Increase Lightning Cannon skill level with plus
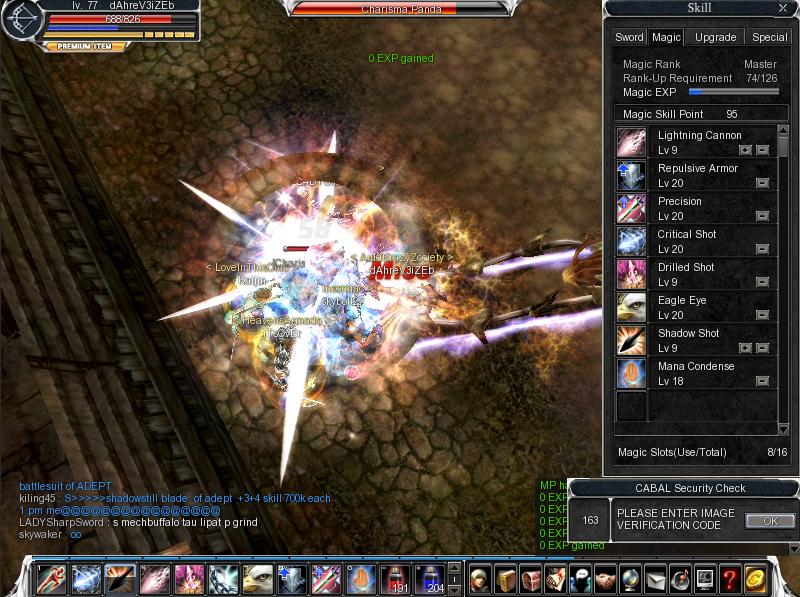 [744, 150]
